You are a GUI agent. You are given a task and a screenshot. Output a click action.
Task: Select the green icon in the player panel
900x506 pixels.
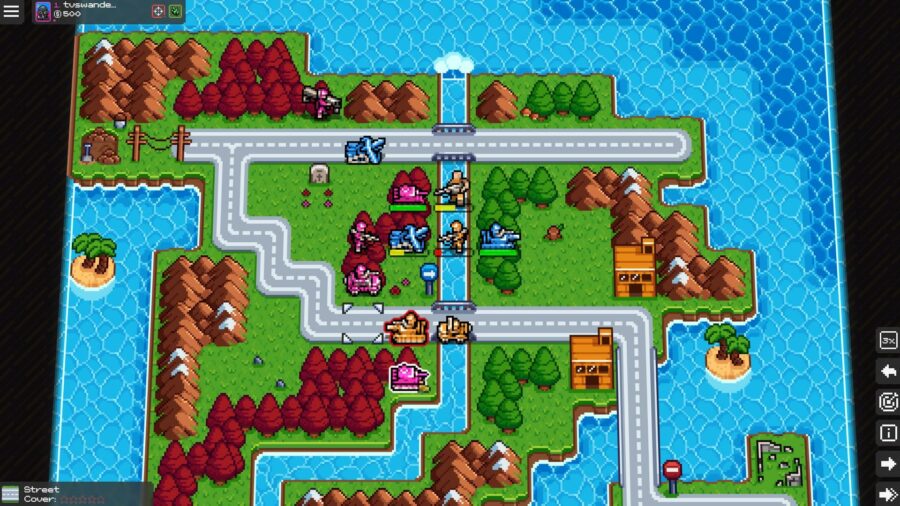[x=175, y=11]
